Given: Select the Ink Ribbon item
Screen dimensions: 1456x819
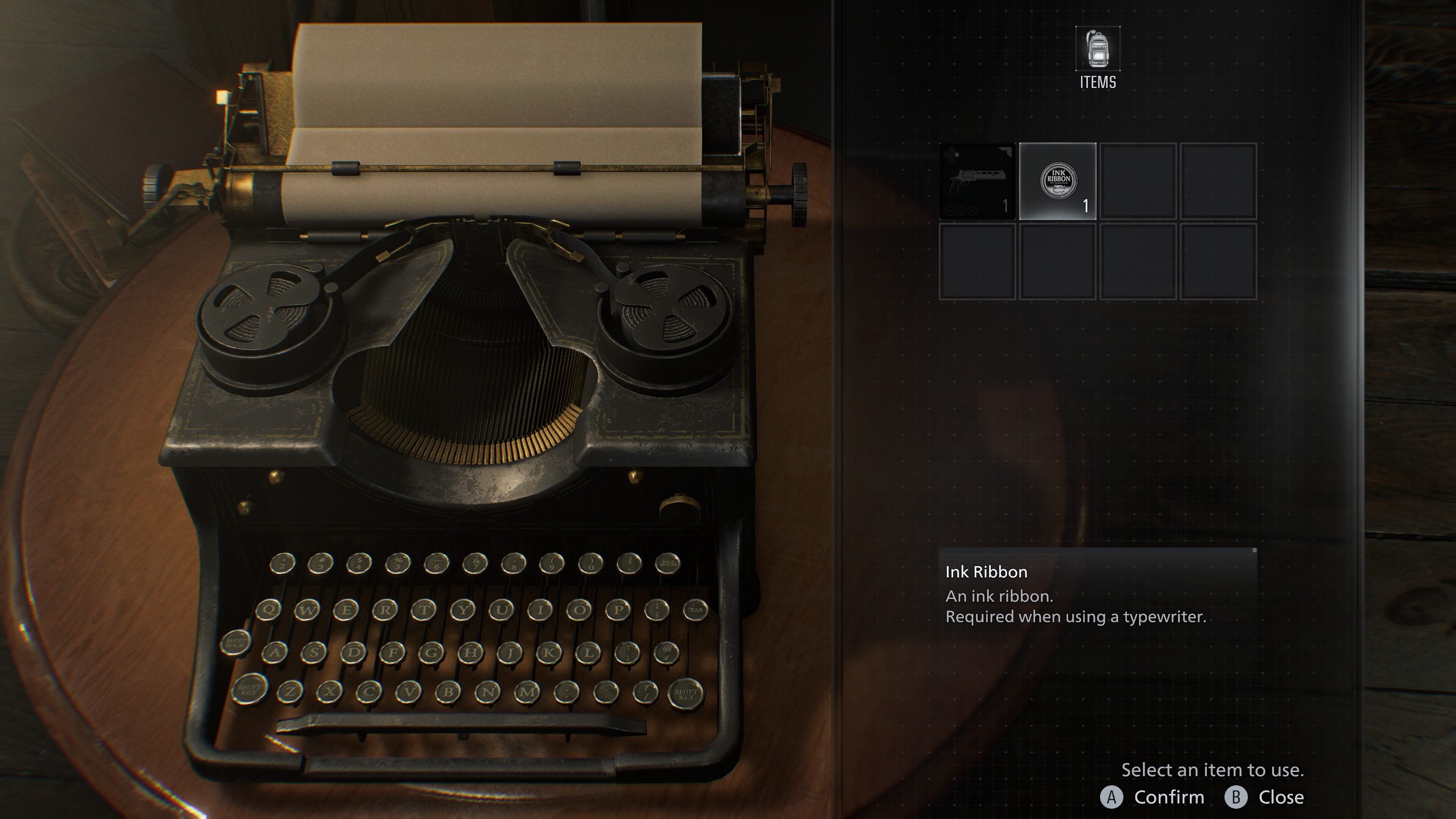Looking at the screenshot, I should coord(1058,180).
